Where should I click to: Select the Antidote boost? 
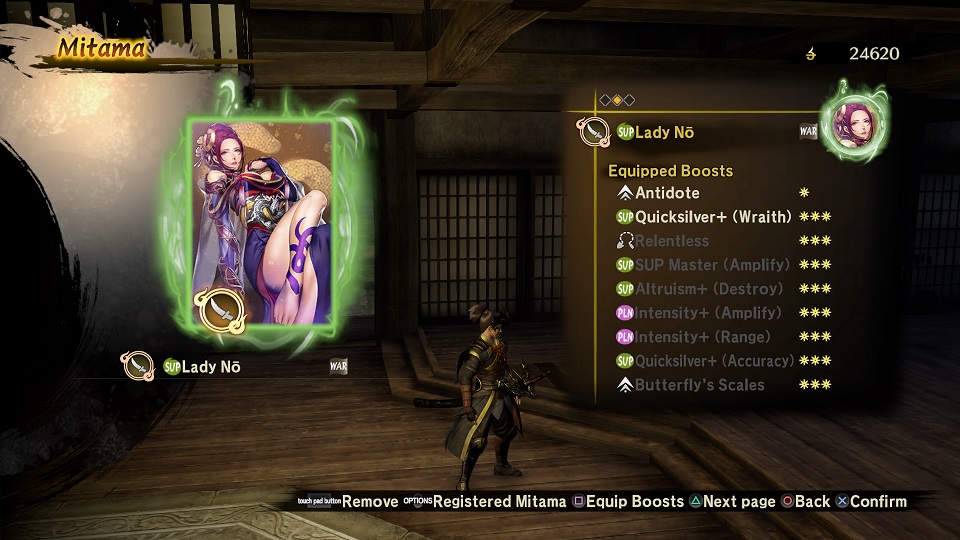pos(667,193)
